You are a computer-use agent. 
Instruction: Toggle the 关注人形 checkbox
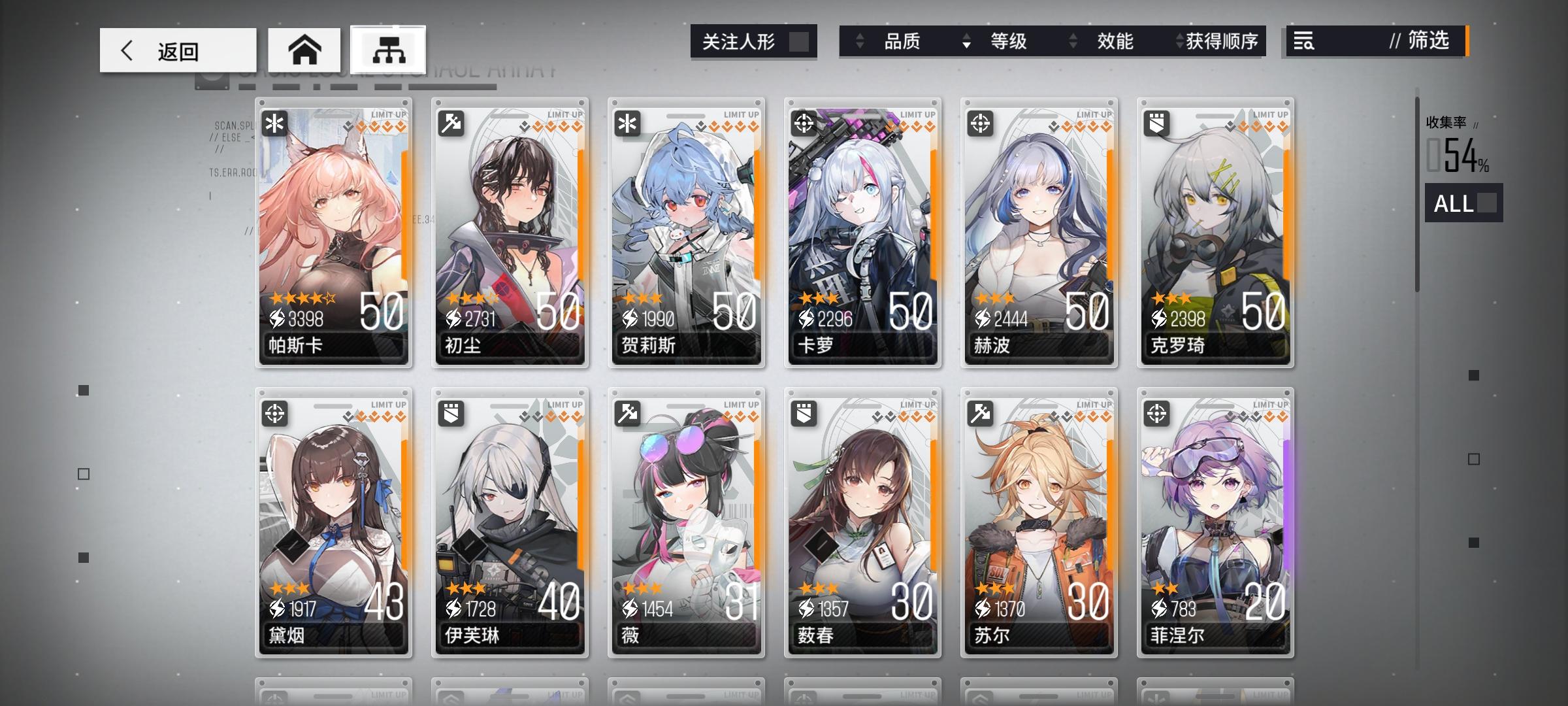803,41
